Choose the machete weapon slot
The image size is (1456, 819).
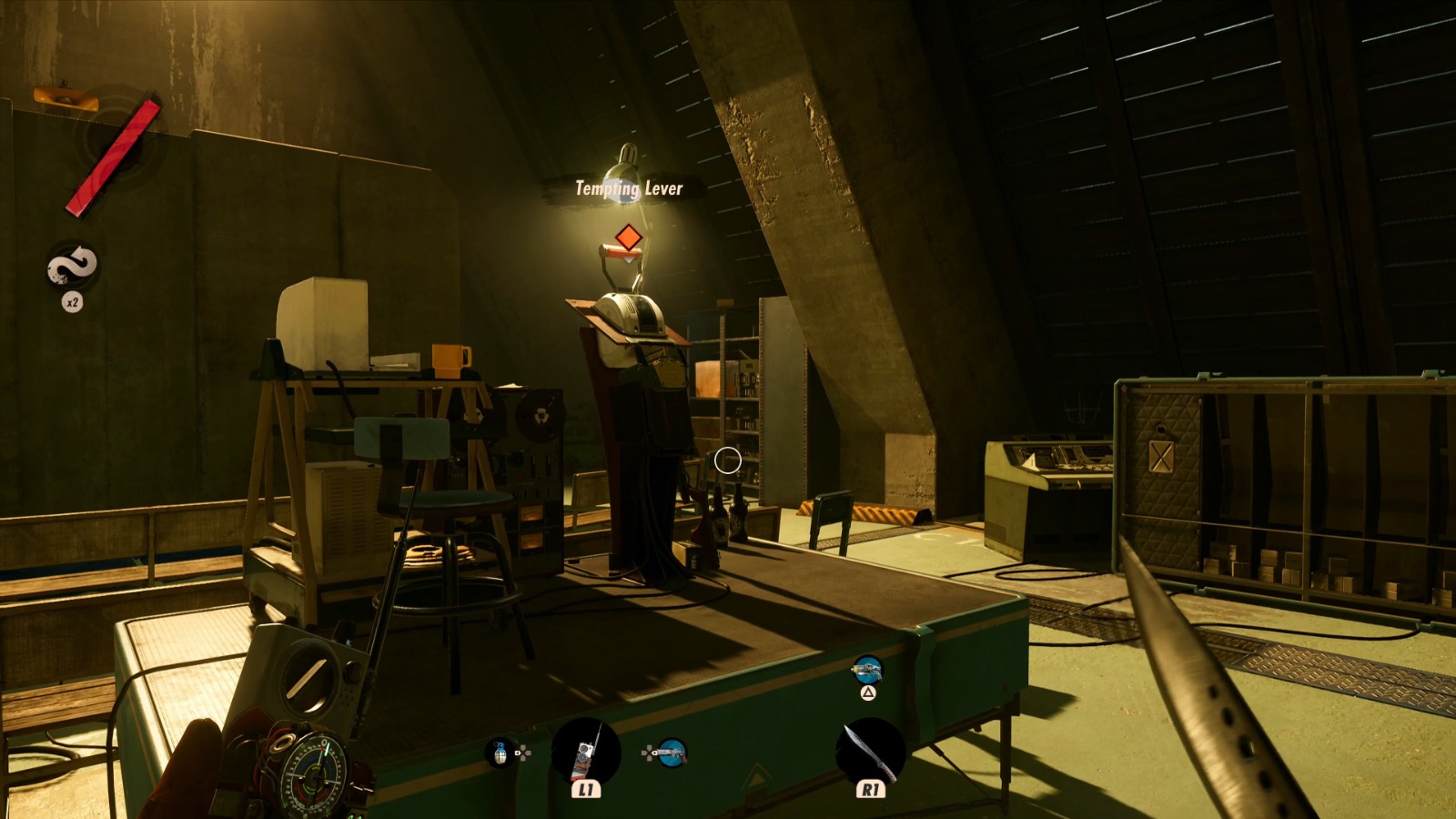[x=870, y=752]
